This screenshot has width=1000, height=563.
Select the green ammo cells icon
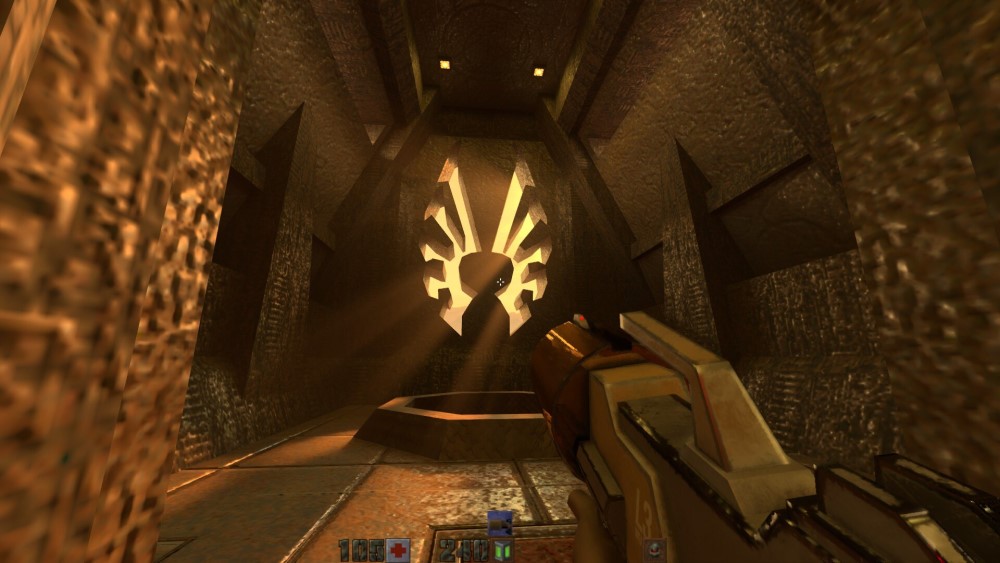[502, 550]
